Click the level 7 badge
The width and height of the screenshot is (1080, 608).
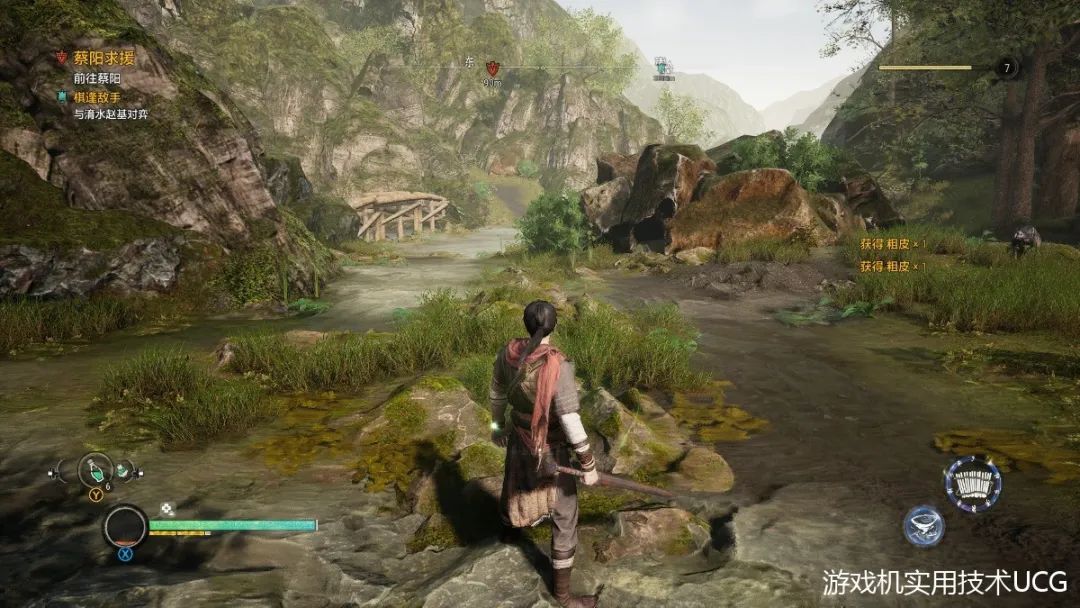(1006, 68)
